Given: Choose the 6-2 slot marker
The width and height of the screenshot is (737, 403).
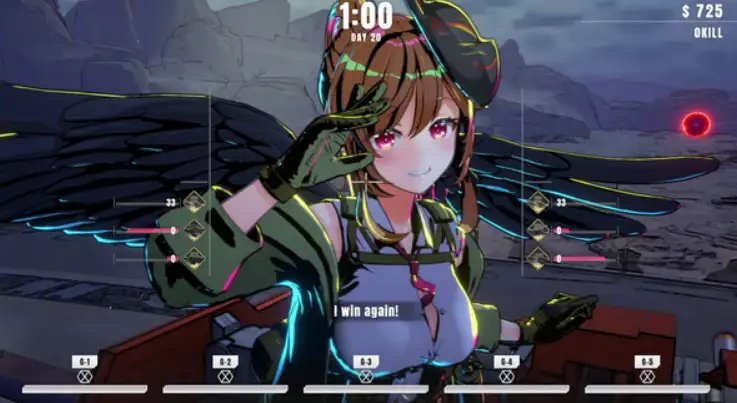Looking at the screenshot, I should pos(225,376).
